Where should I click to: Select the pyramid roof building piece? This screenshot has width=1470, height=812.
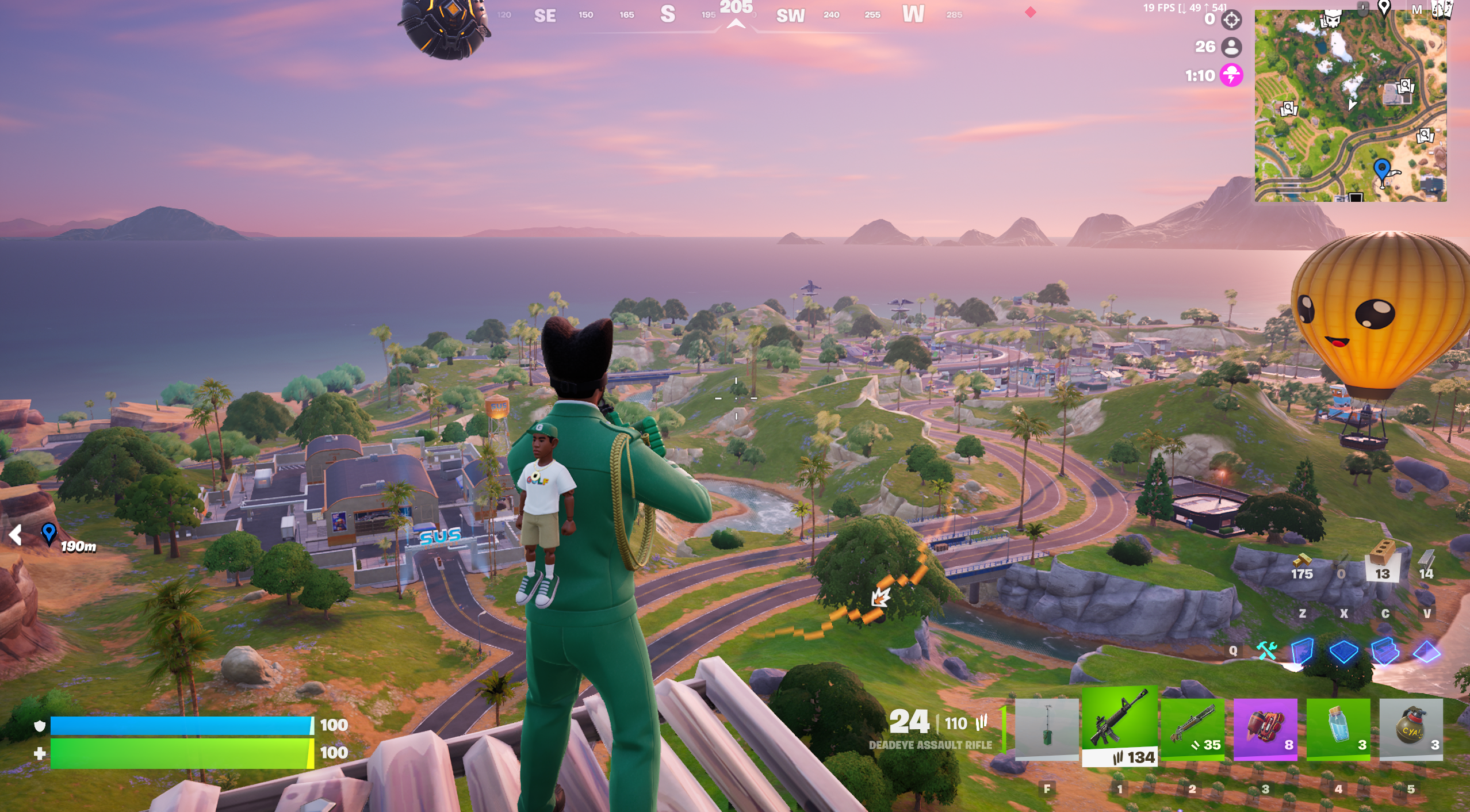click(1426, 652)
